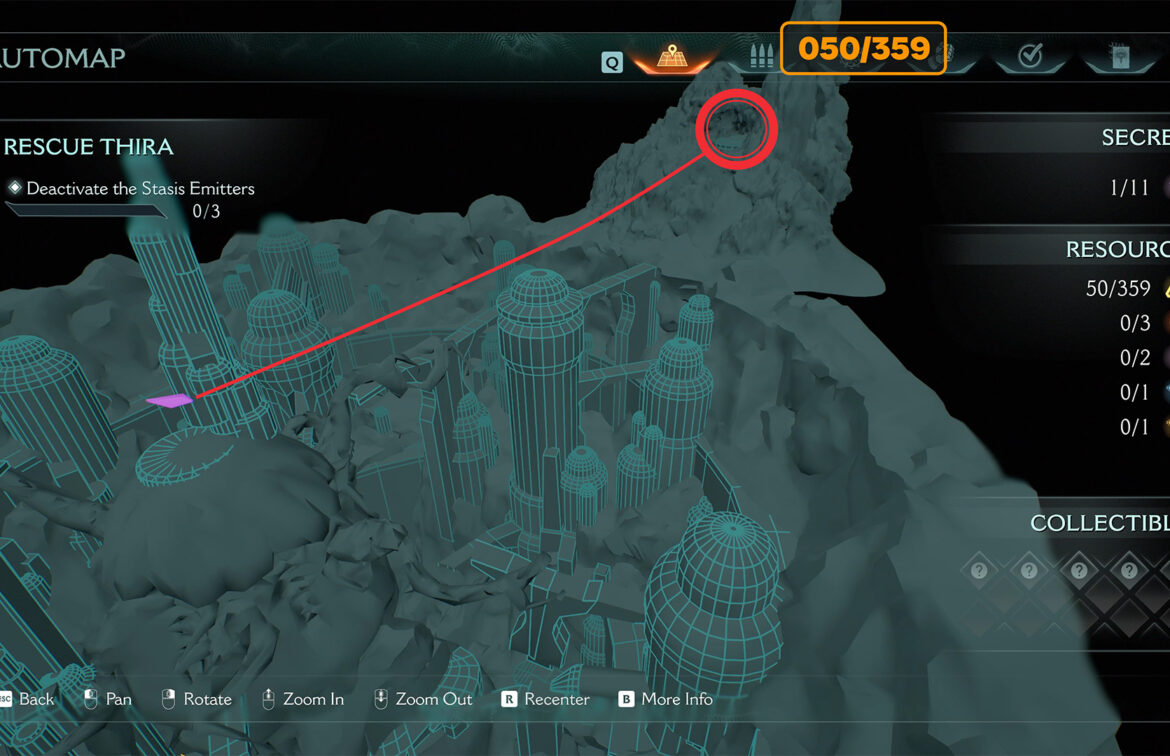Click the Back button
Image resolution: width=1170 pixels, height=756 pixels.
click(x=28, y=699)
